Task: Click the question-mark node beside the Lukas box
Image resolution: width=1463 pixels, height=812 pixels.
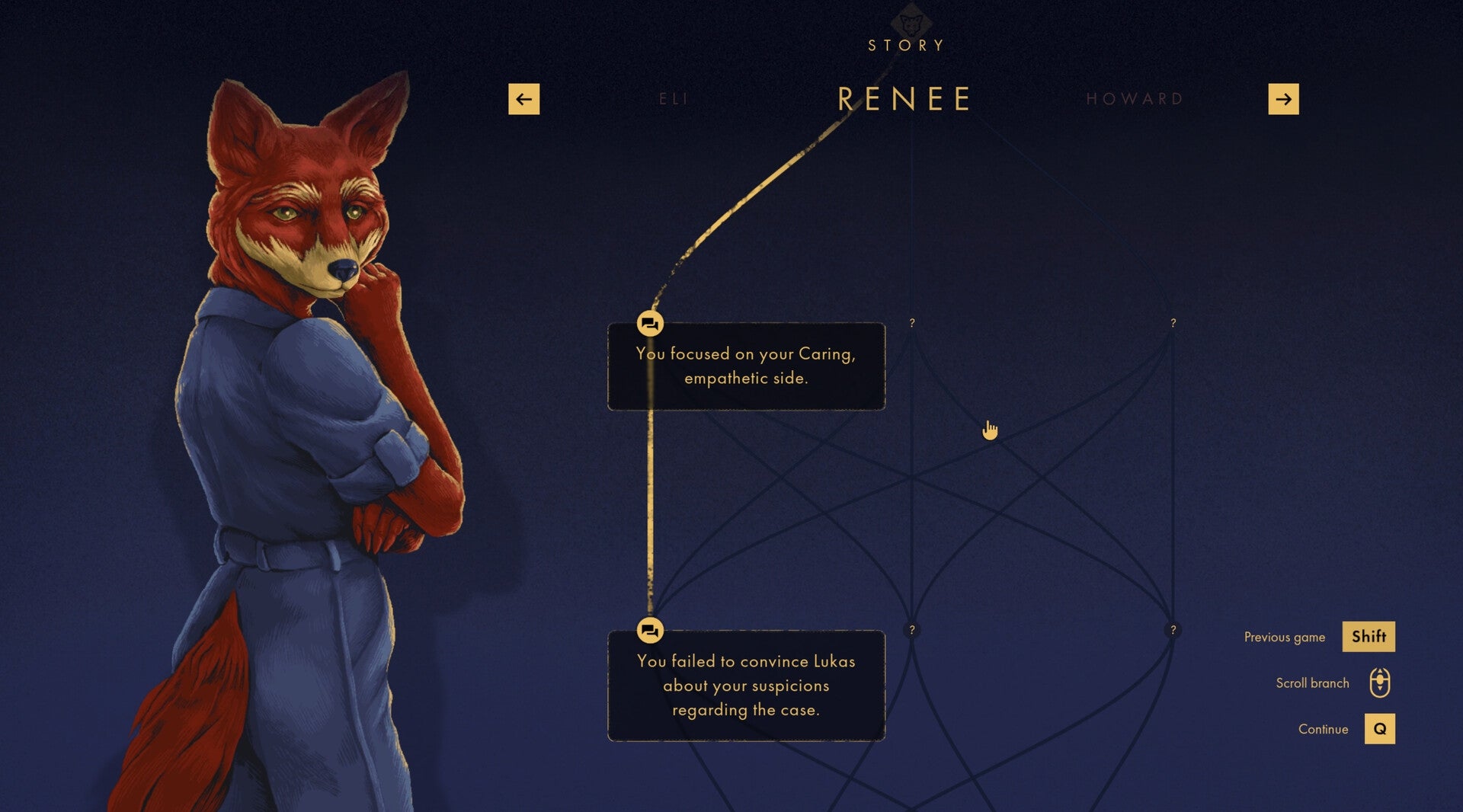Action: coord(912,630)
